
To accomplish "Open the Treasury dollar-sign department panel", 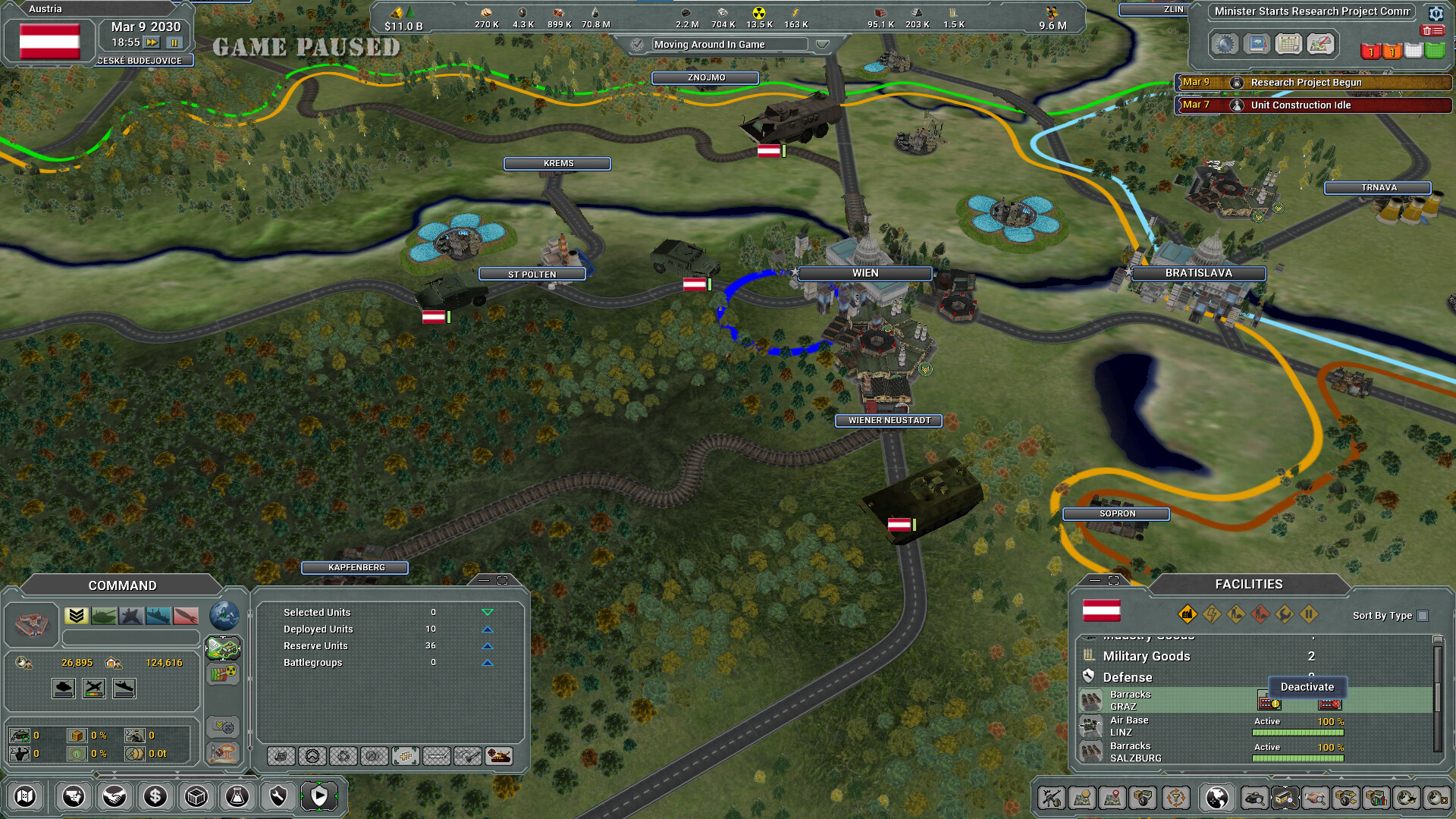I will click(155, 797).
